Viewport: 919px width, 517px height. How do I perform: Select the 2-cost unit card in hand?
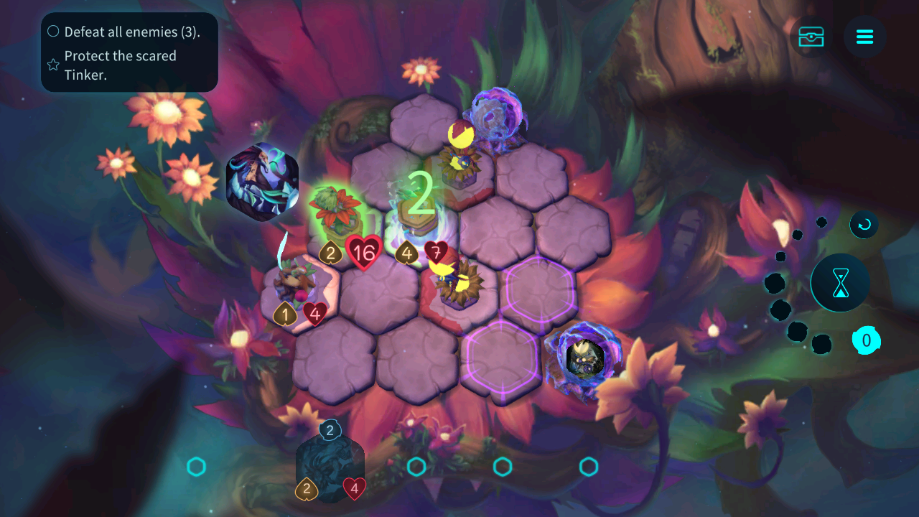[x=330, y=465]
